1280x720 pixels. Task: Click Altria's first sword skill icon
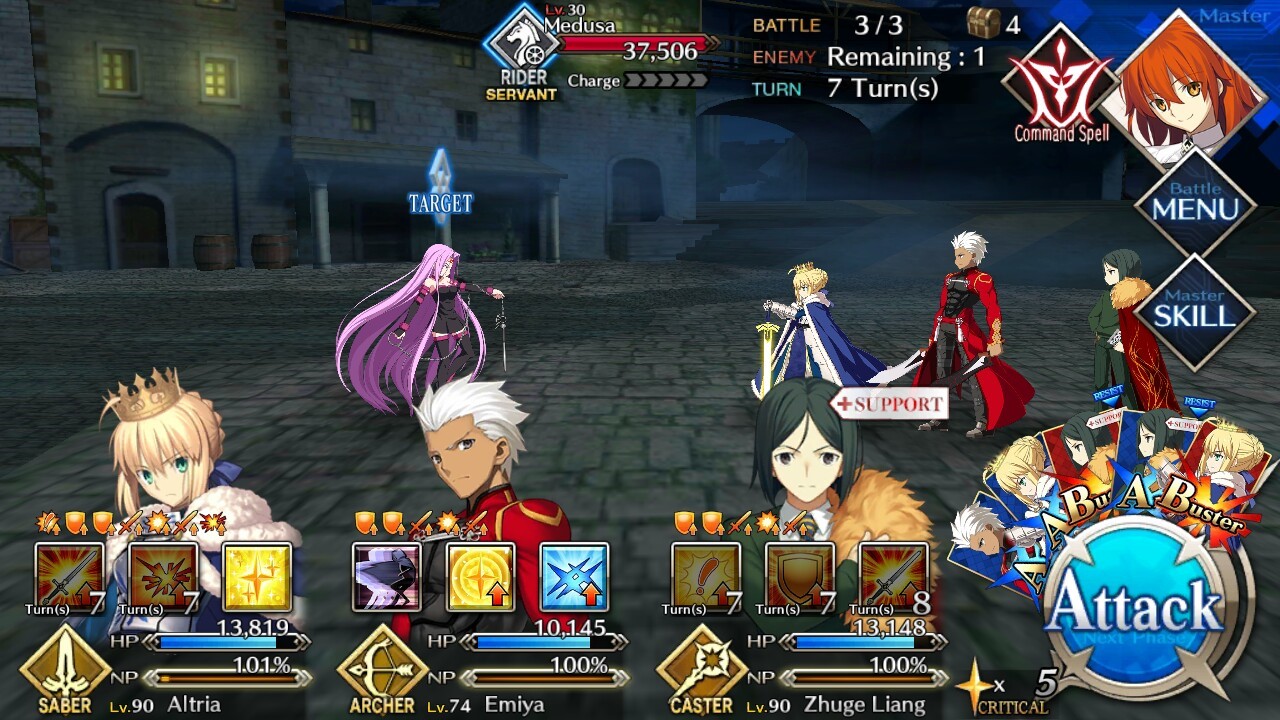click(x=69, y=577)
